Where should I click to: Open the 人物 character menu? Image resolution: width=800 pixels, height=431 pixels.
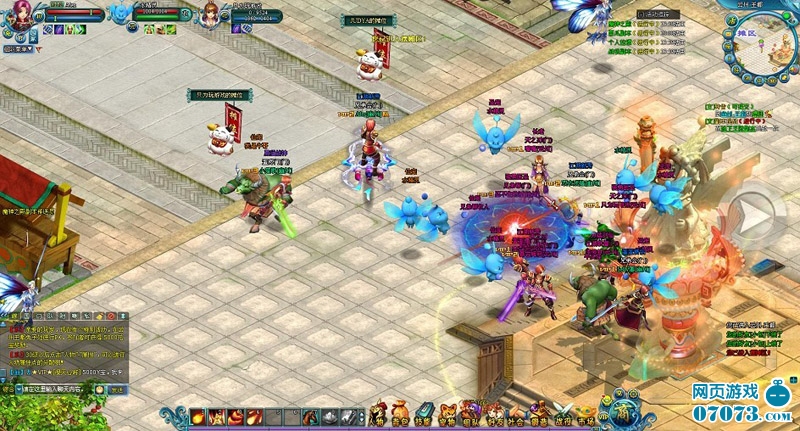(x=378, y=412)
